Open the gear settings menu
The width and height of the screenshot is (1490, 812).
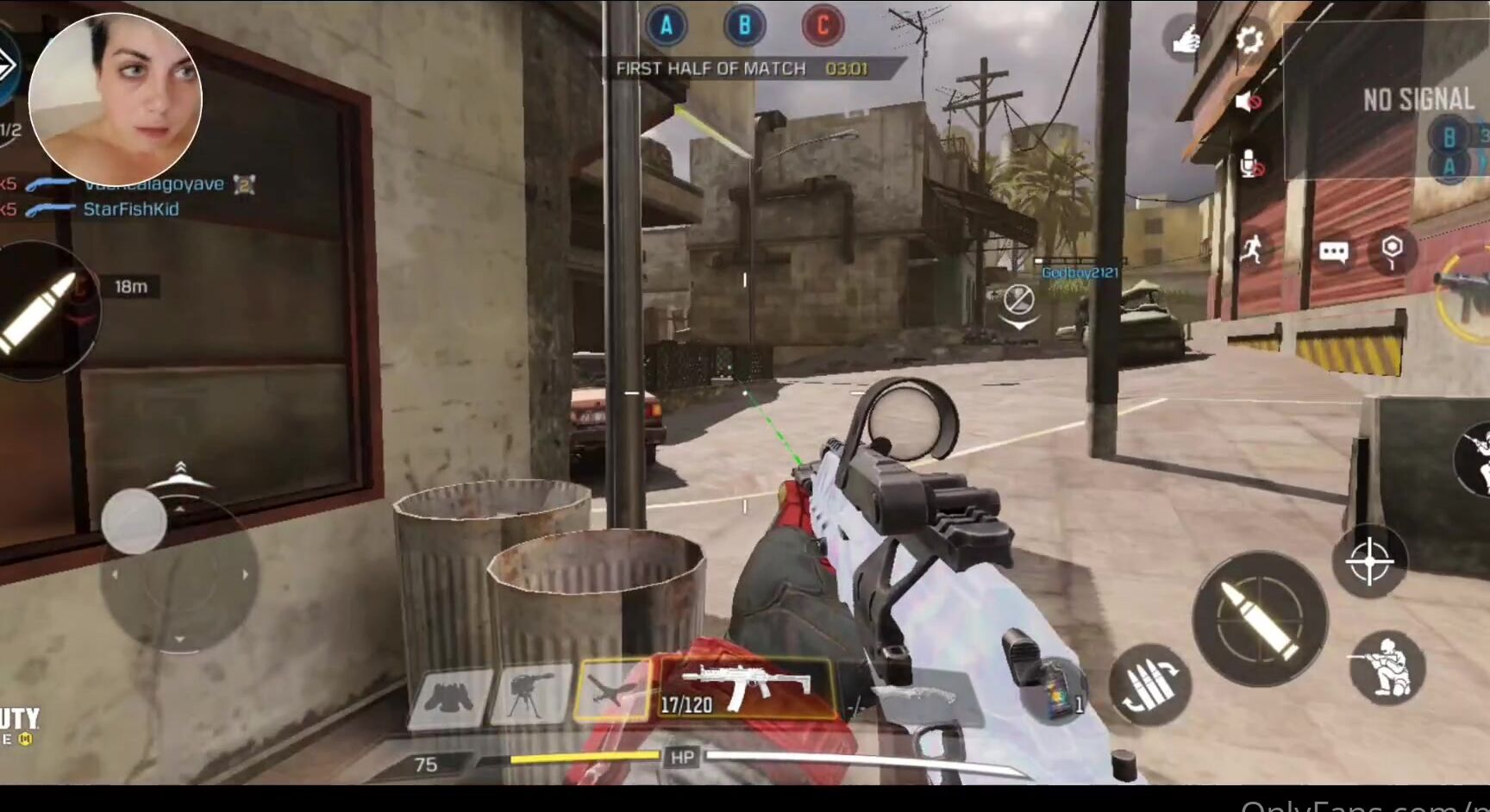(1249, 41)
